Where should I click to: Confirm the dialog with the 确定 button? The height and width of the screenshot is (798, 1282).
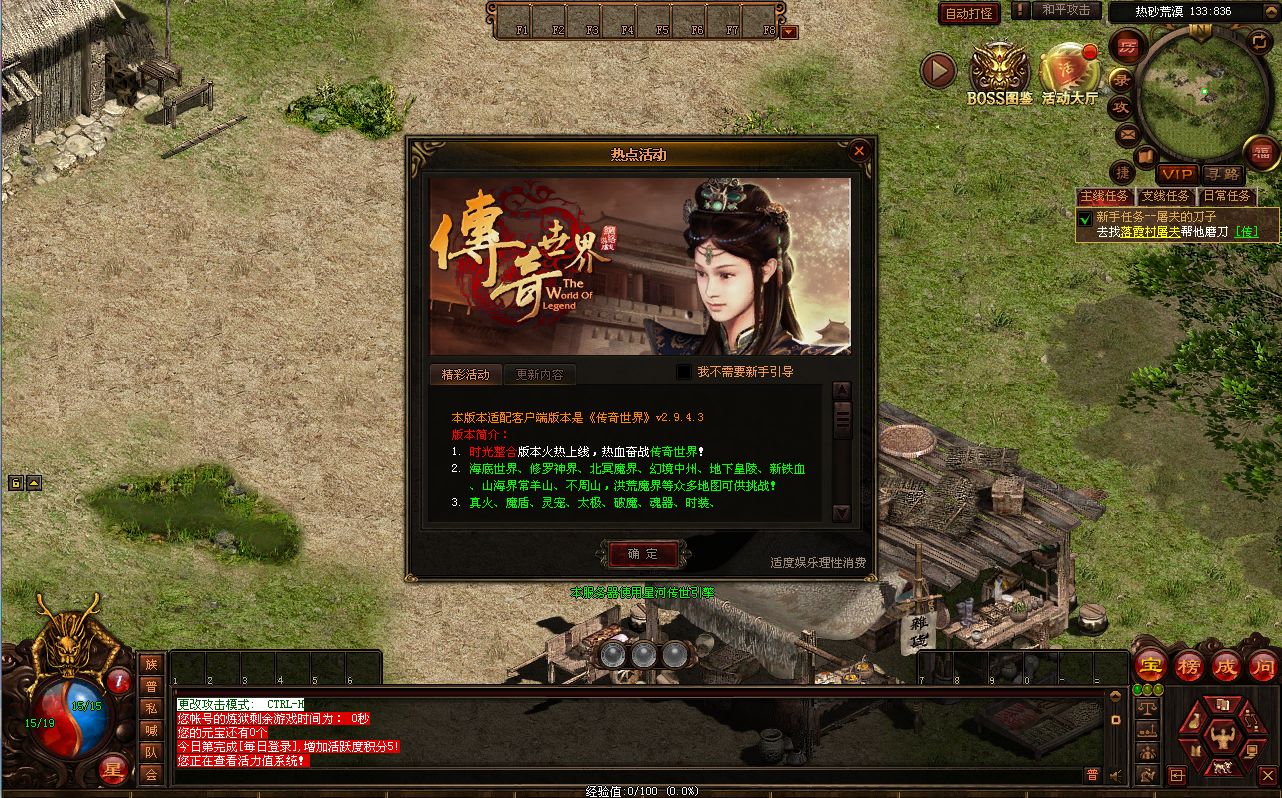click(x=643, y=554)
